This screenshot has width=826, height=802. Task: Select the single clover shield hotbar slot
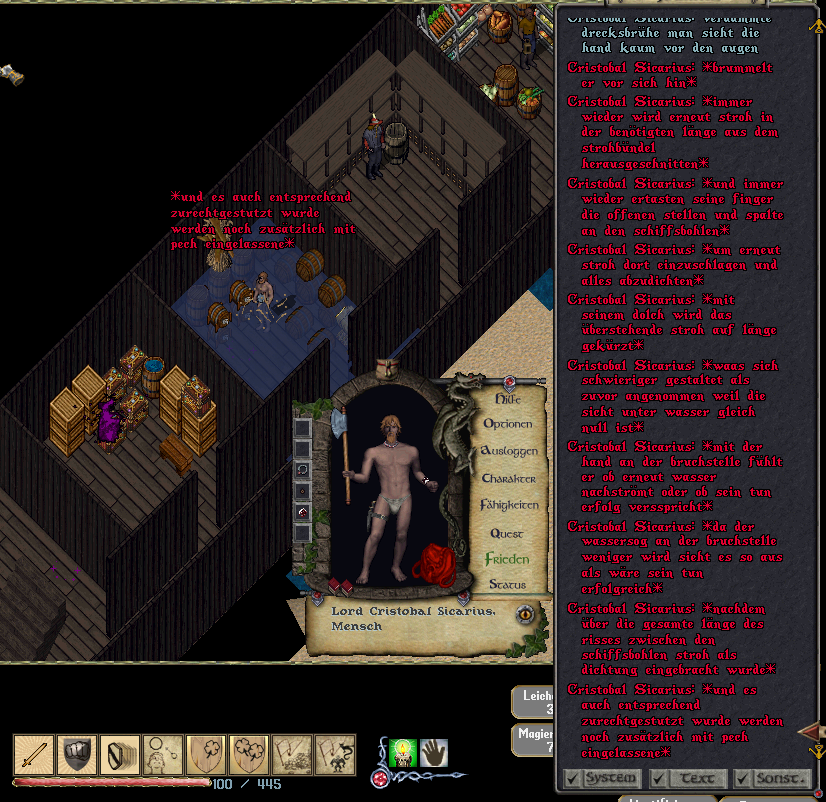click(205, 754)
